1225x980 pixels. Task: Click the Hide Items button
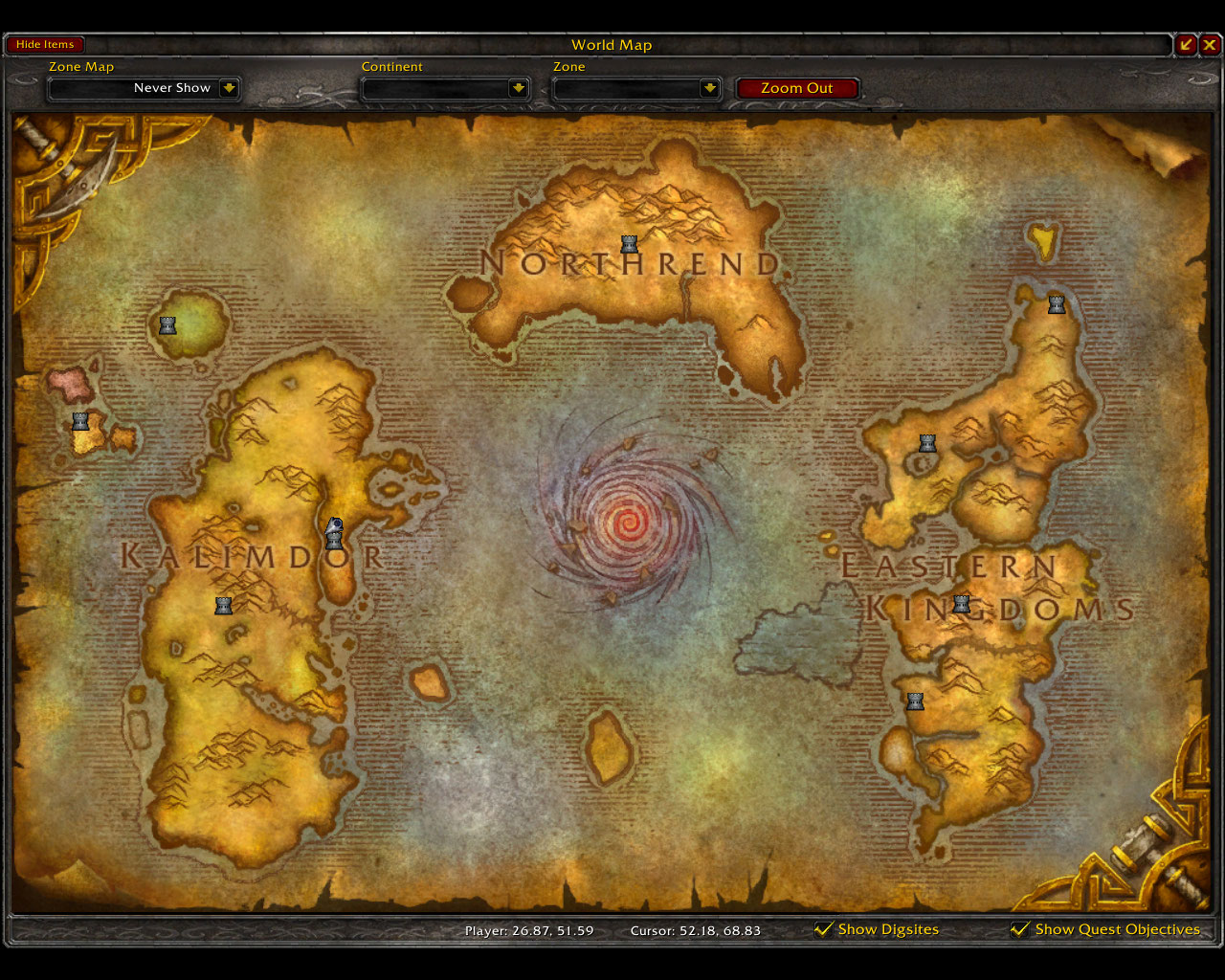[x=45, y=45]
